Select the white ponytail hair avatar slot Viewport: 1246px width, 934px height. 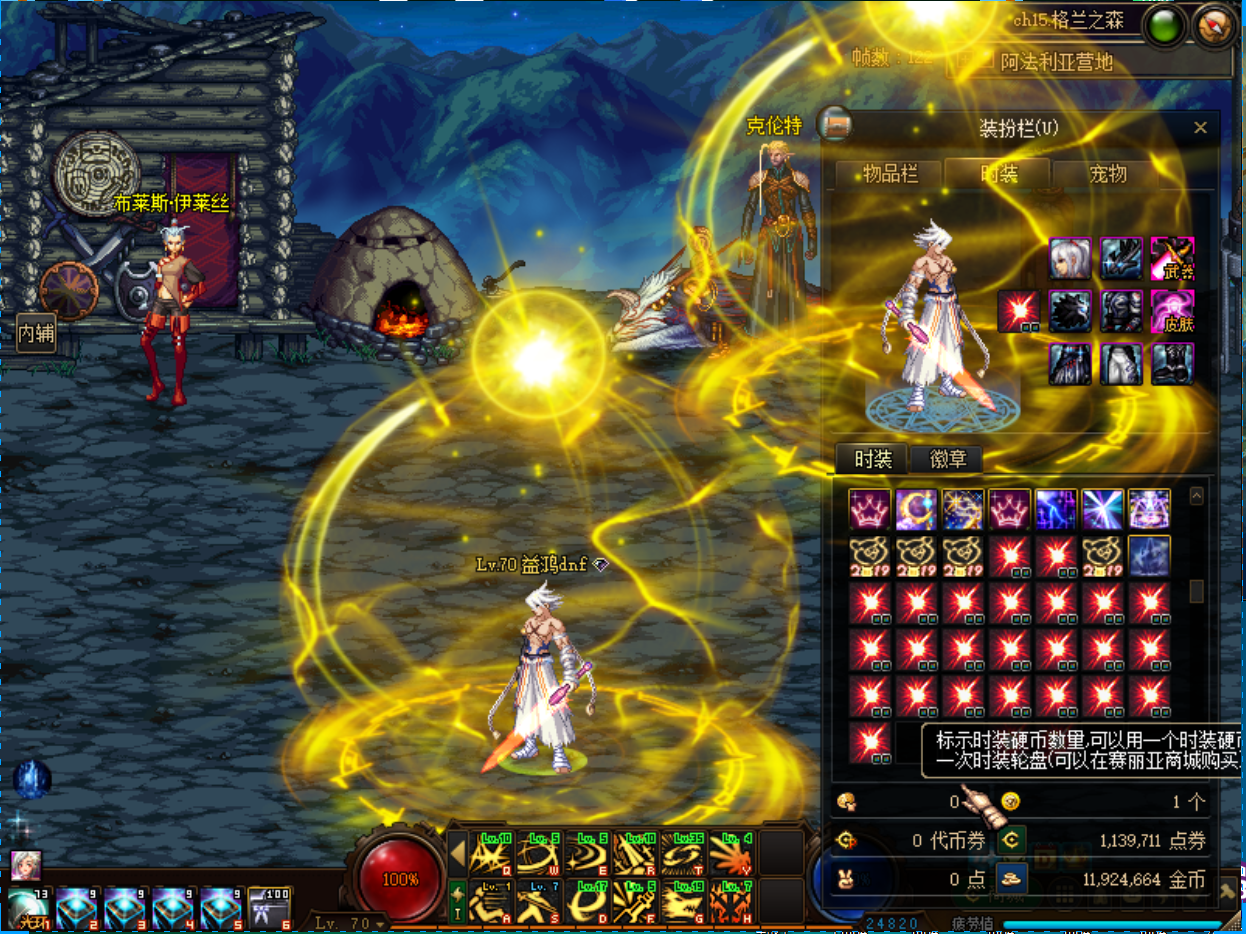(x=1069, y=259)
